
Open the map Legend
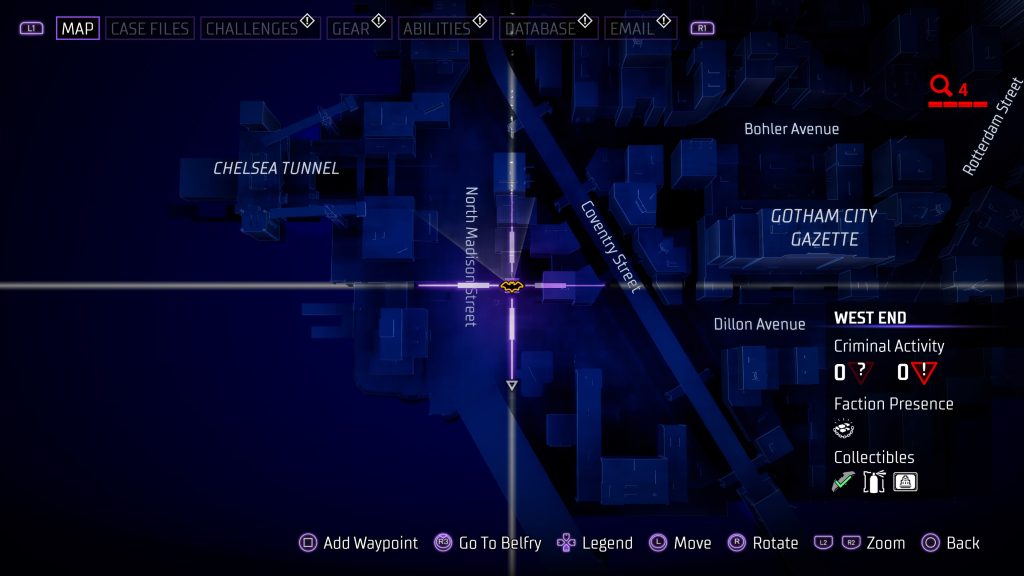pyautogui.click(x=595, y=543)
